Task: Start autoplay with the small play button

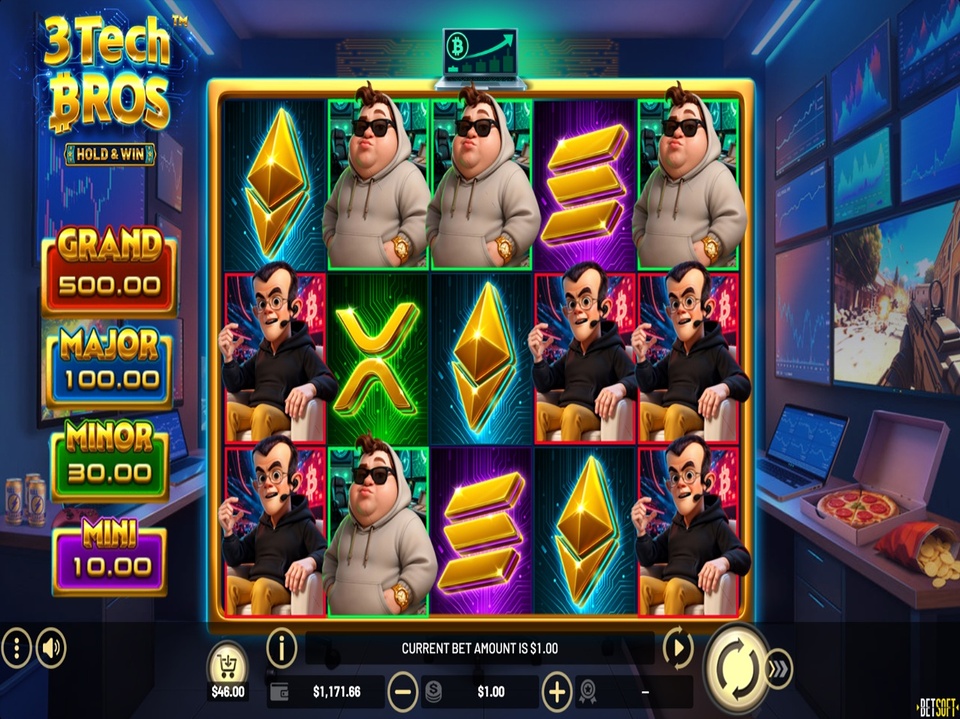Action: (x=678, y=649)
